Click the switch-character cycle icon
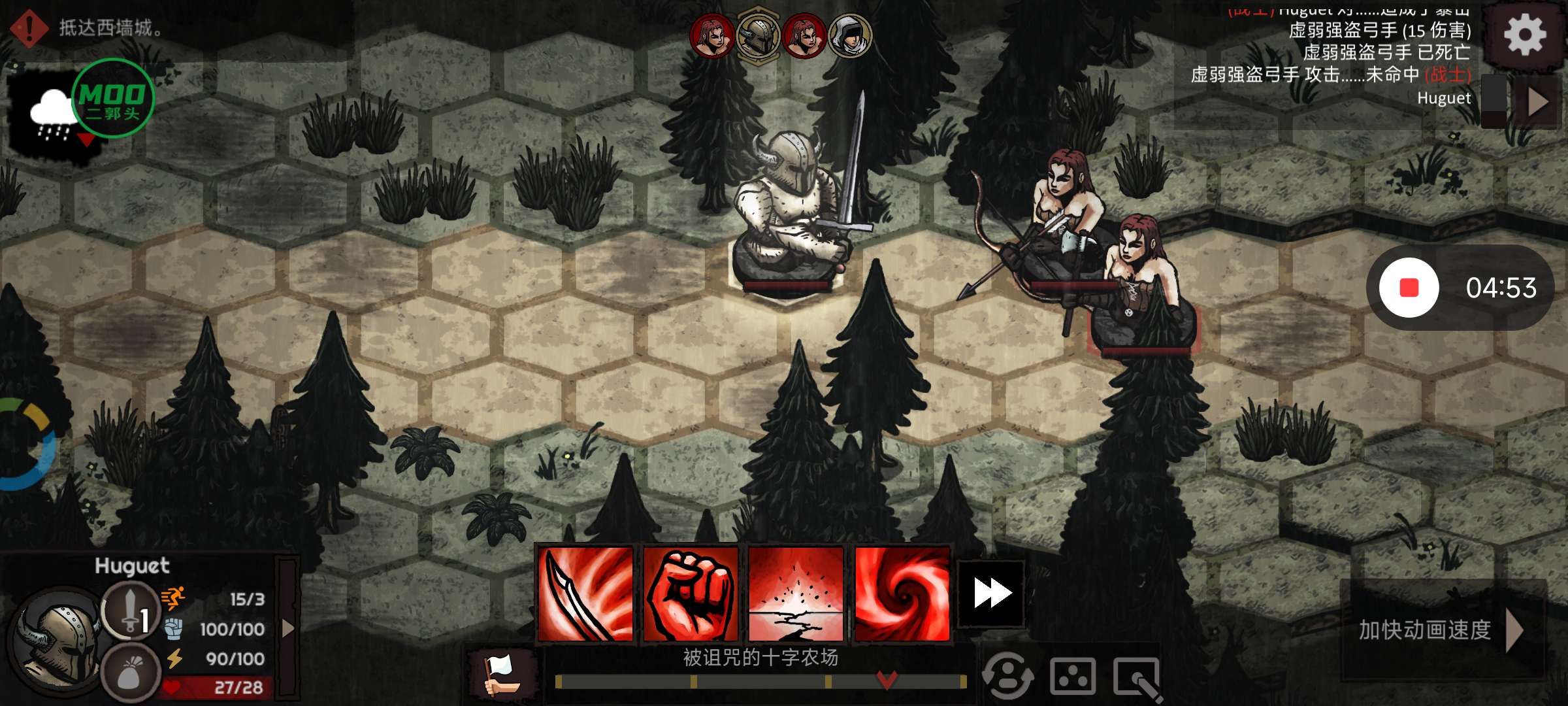The image size is (1568, 706). (1008, 677)
